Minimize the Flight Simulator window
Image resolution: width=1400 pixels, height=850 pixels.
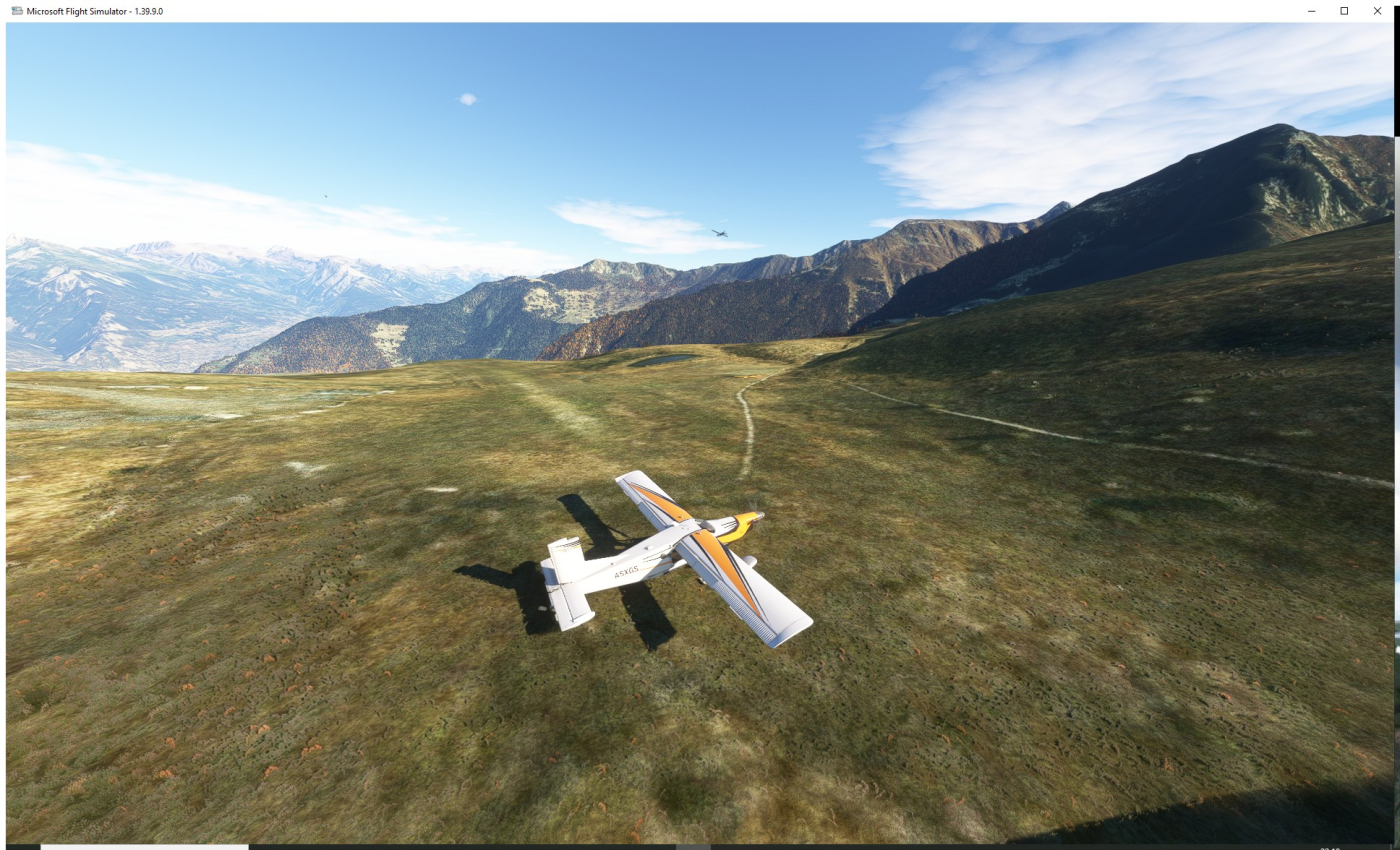tap(1311, 11)
